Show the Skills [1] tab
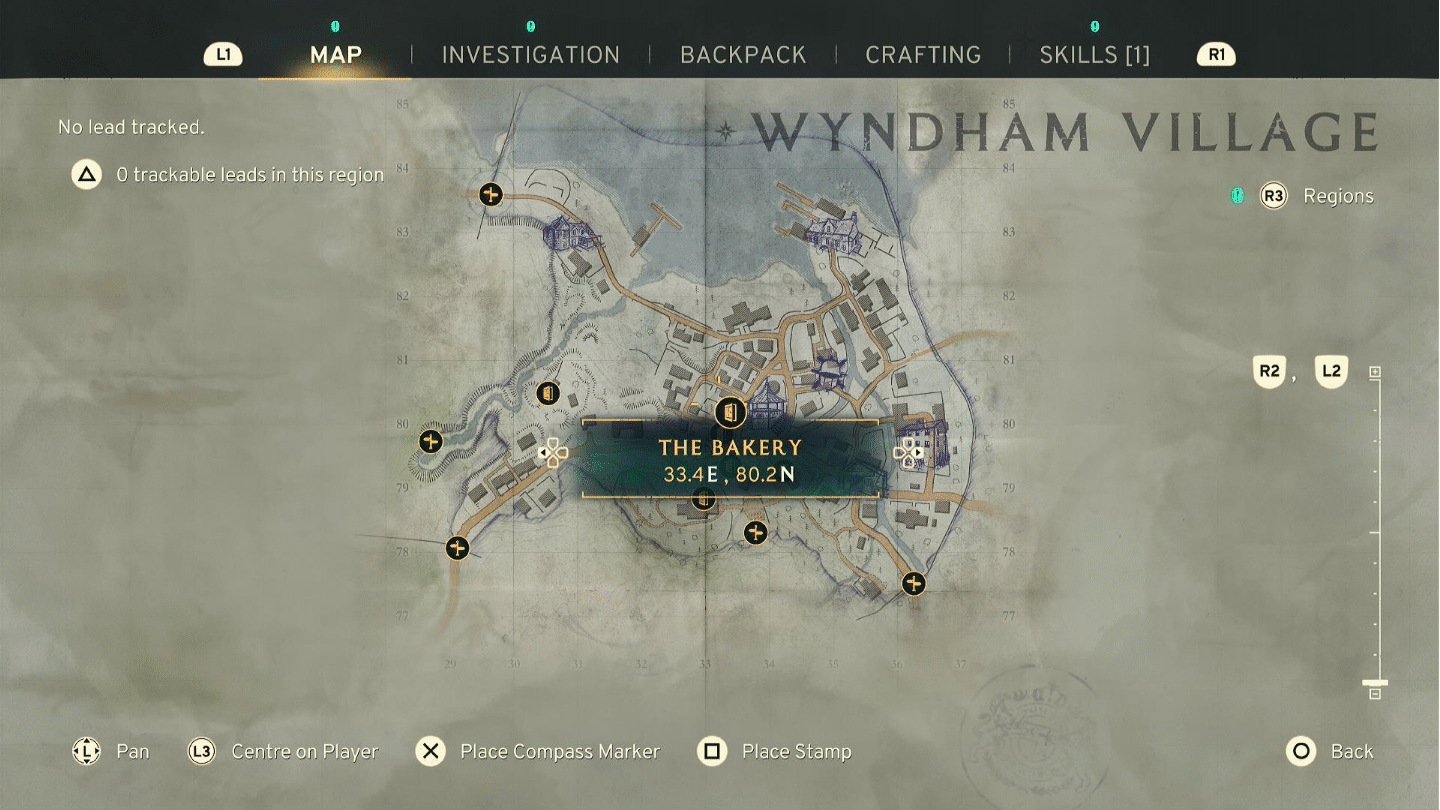 pos(1095,55)
